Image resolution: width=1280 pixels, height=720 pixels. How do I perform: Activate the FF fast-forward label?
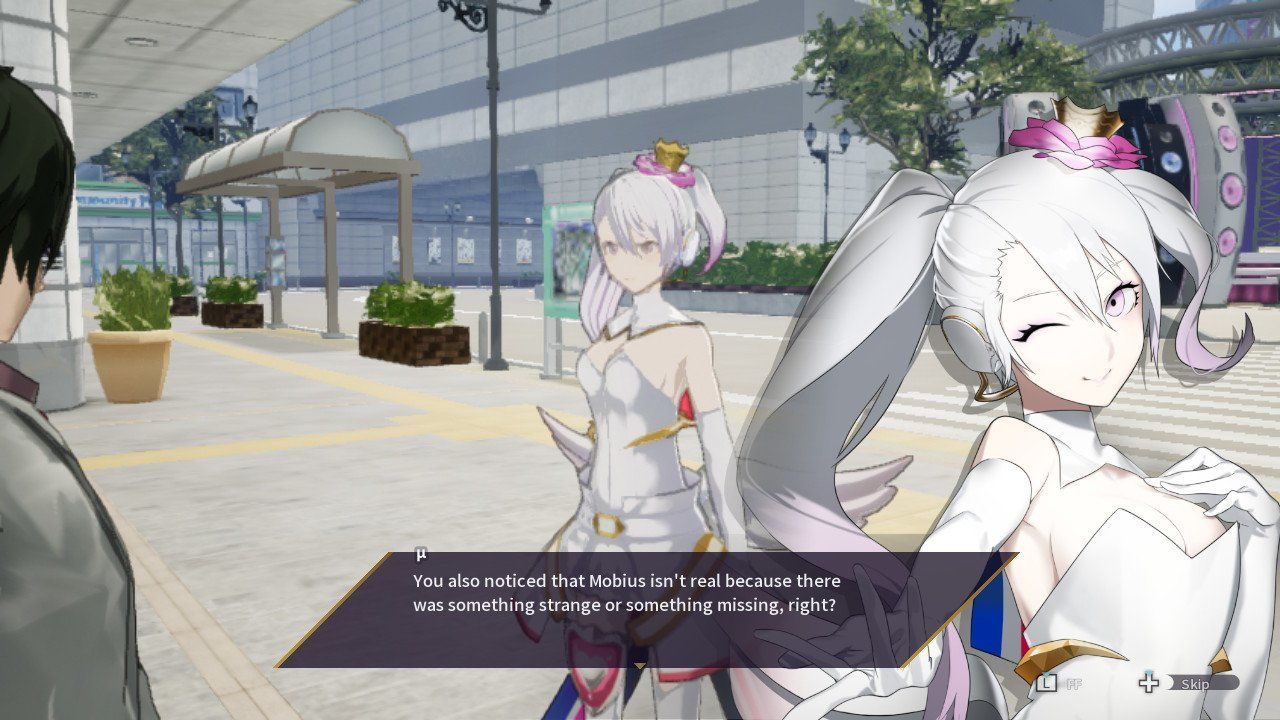[x=1073, y=684]
